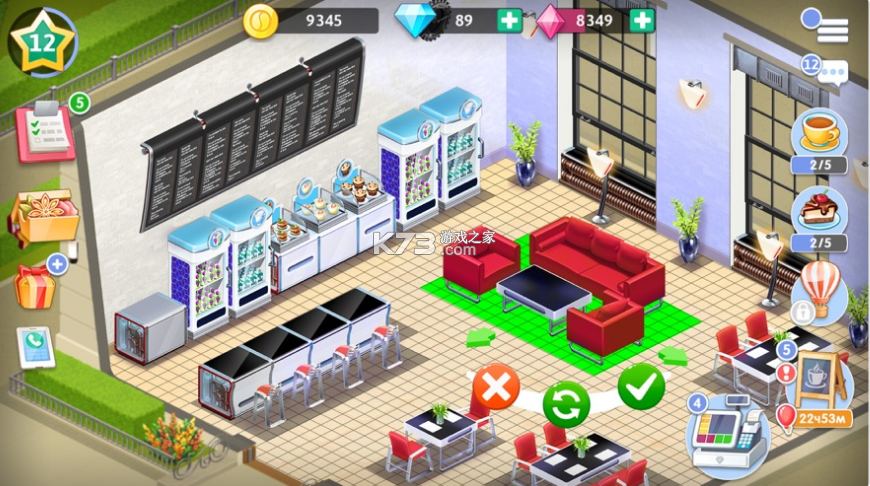This screenshot has width=870, height=486.
Task: Open the red gift with plus
Action: coord(36,284)
